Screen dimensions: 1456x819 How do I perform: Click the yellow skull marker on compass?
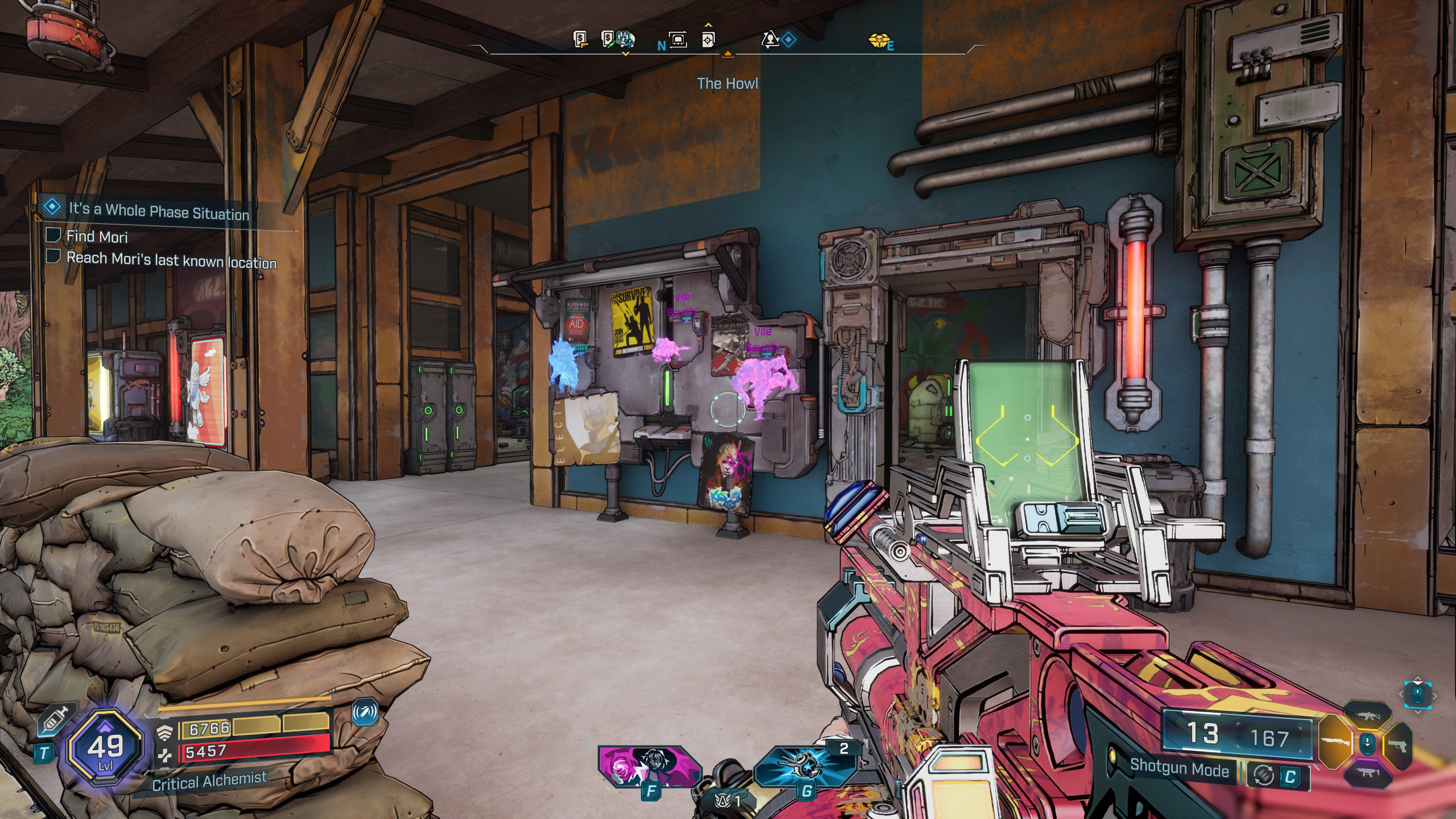[877, 40]
